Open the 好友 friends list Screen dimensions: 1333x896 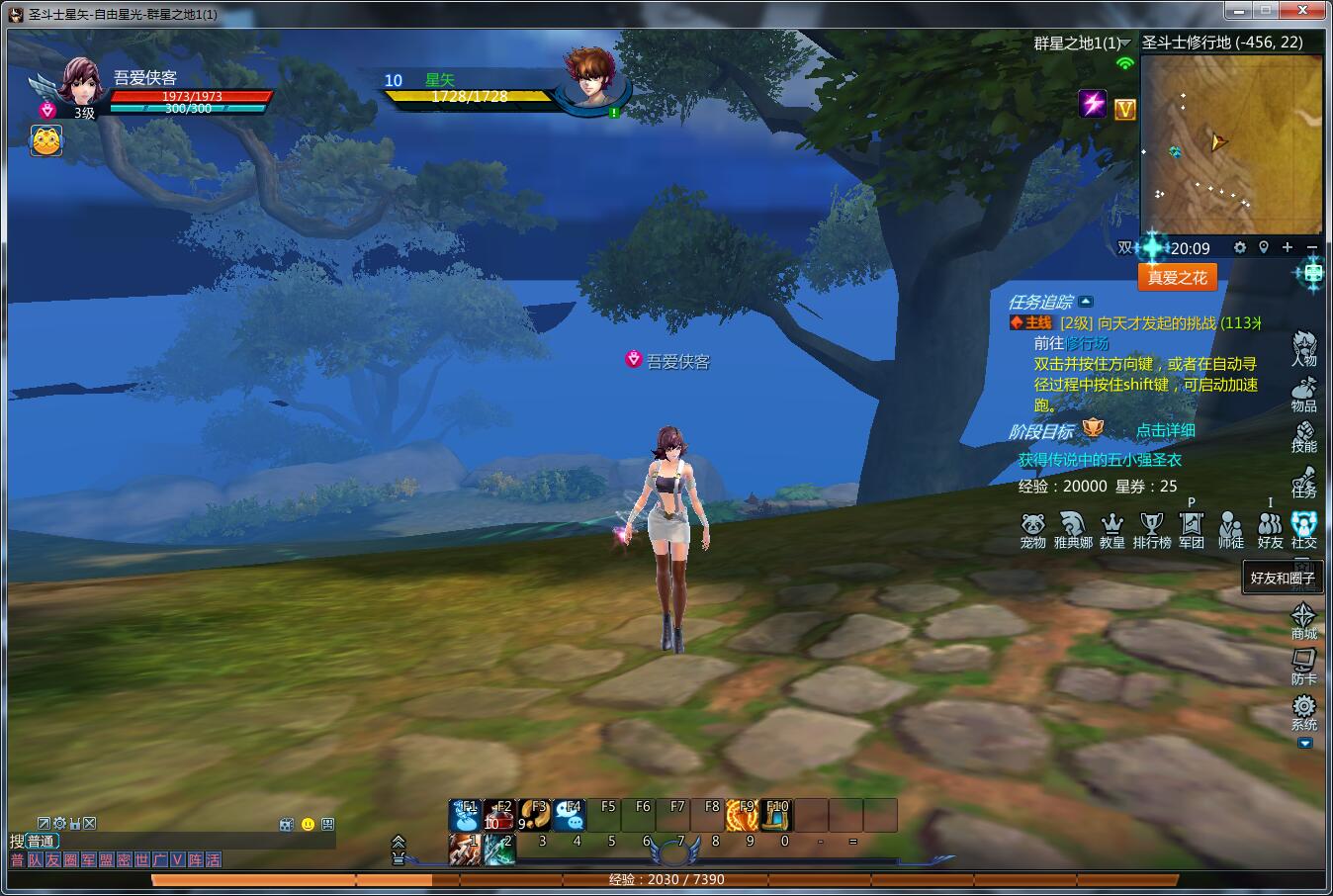1271,529
